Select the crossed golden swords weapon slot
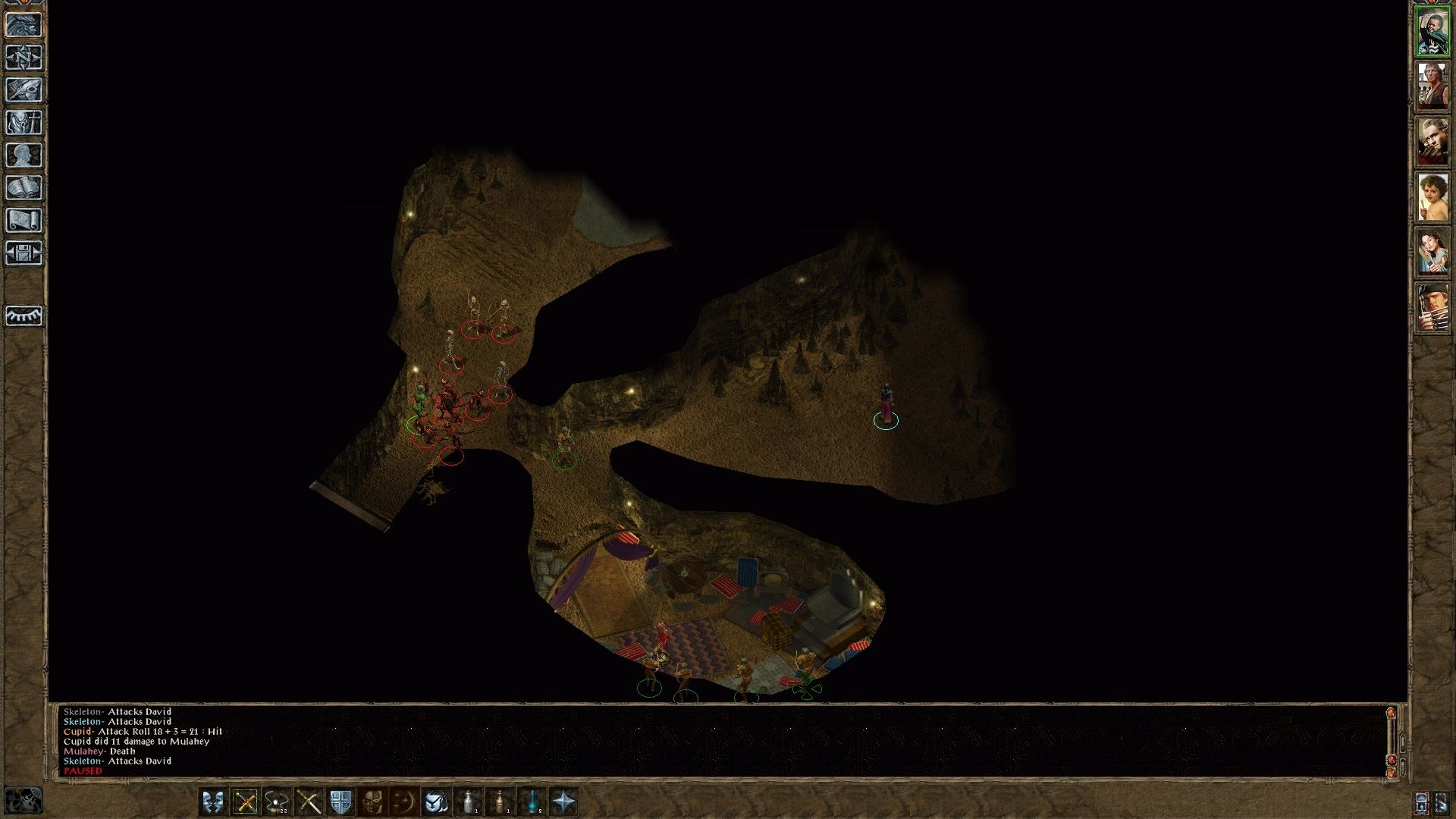 [x=245, y=802]
